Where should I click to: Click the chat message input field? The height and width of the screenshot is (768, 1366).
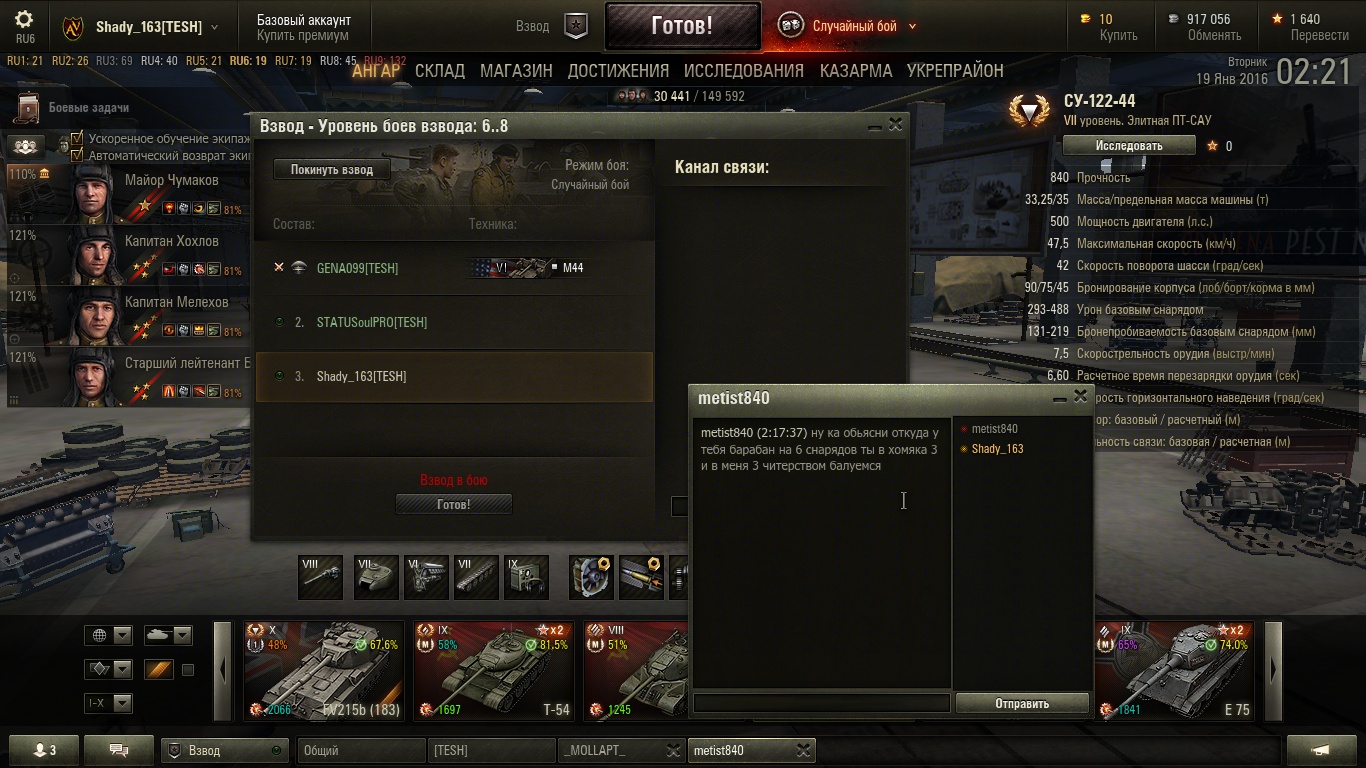pos(821,703)
